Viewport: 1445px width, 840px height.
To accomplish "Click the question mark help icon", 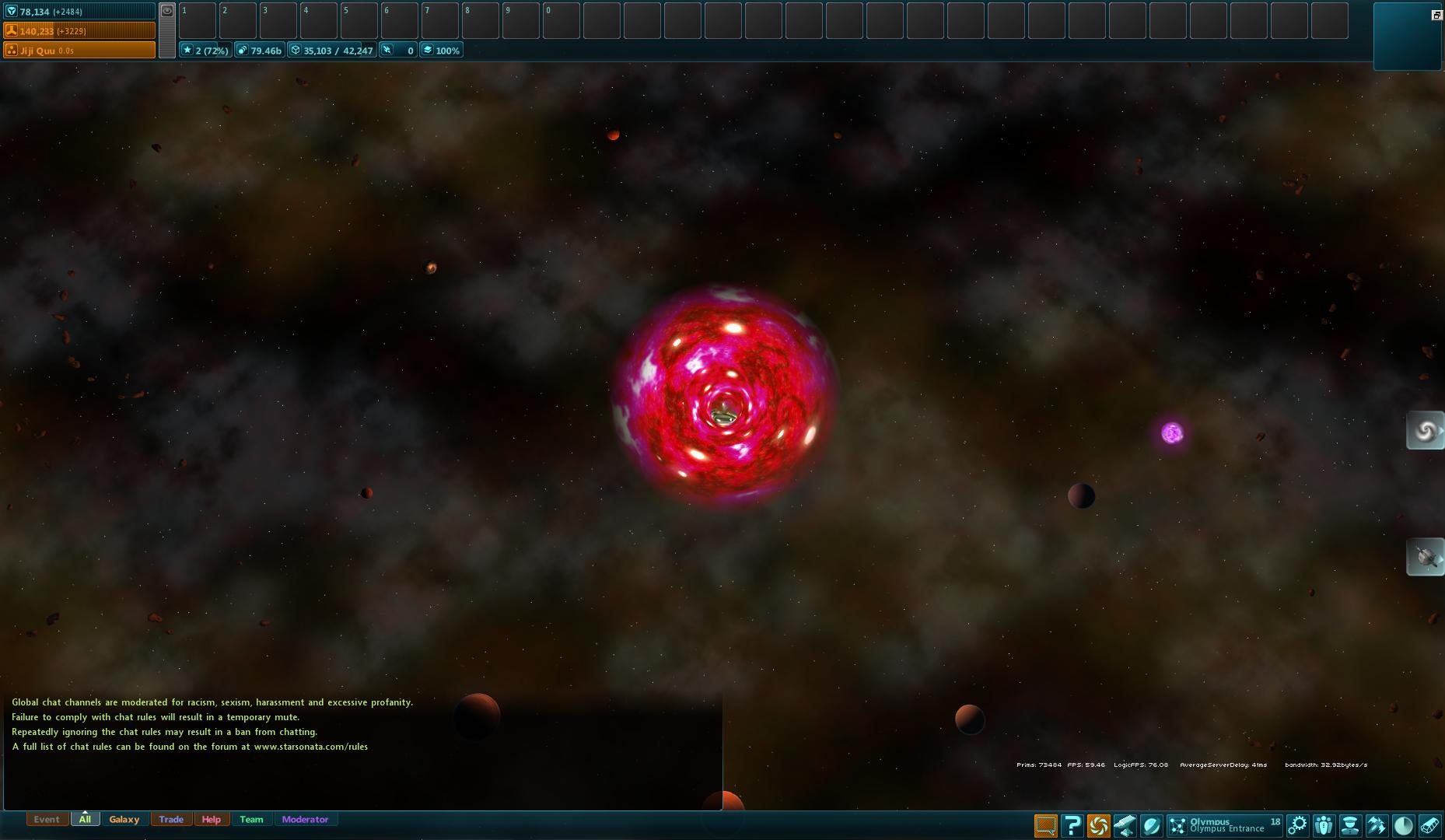I will [x=1073, y=824].
